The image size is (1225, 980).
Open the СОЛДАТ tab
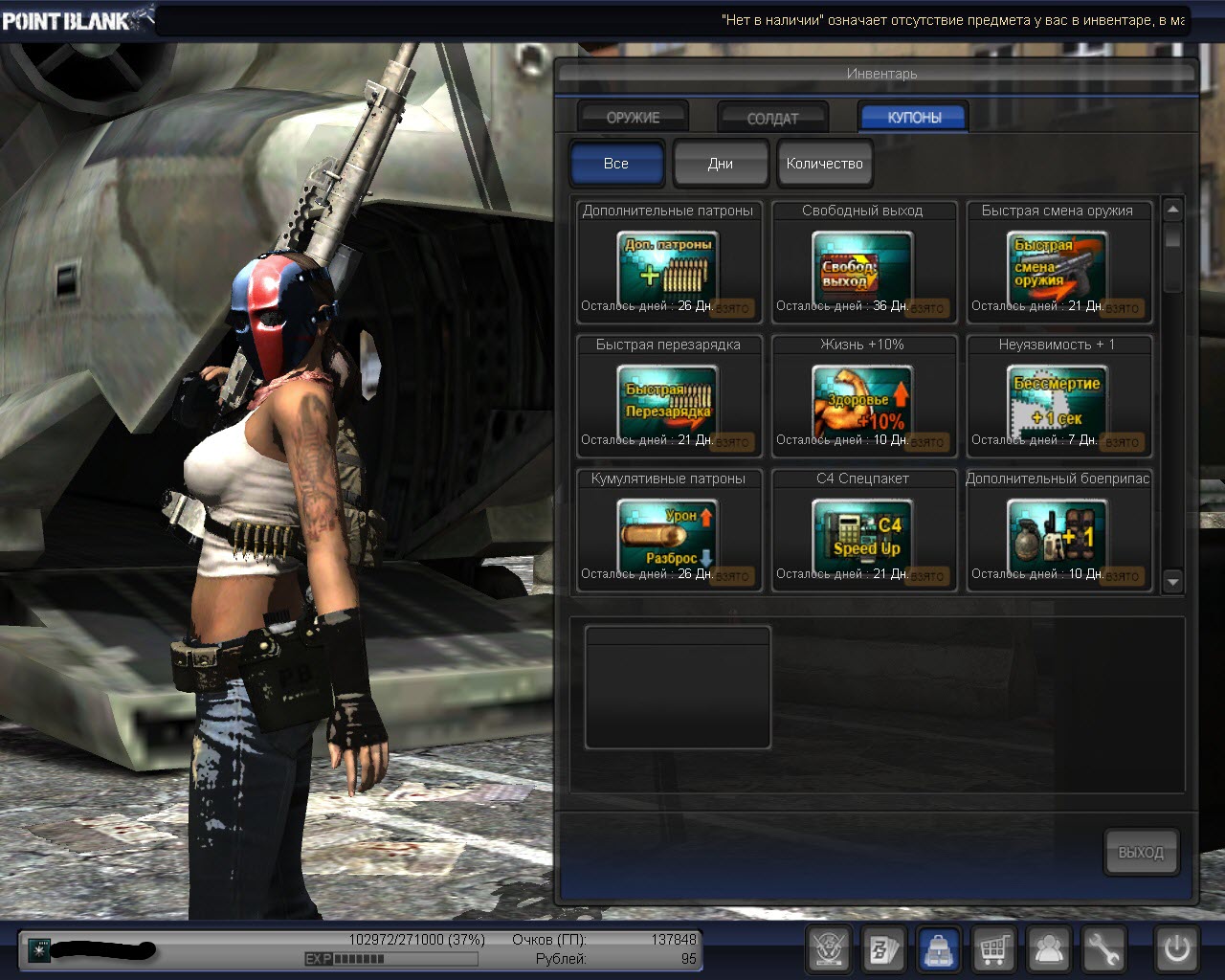click(x=772, y=118)
